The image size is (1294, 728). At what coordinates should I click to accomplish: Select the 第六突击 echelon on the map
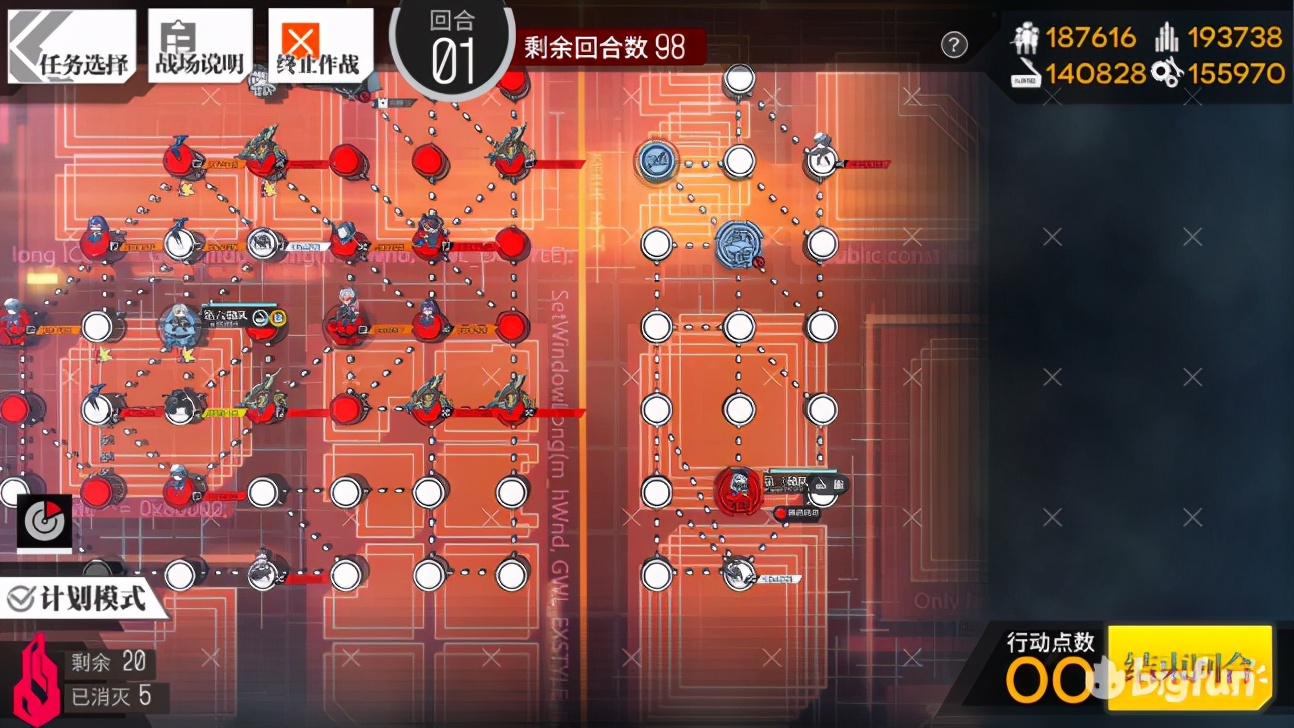click(180, 322)
